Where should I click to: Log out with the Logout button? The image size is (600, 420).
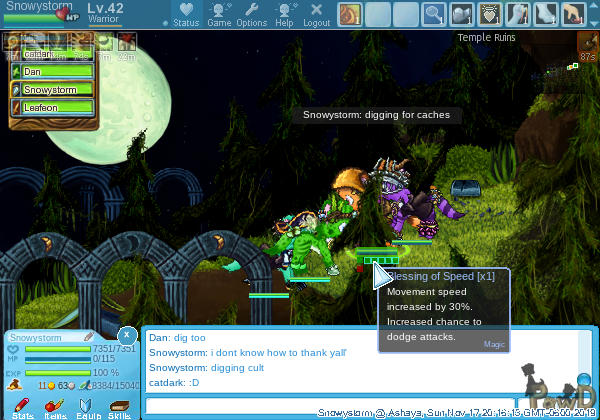(316, 14)
